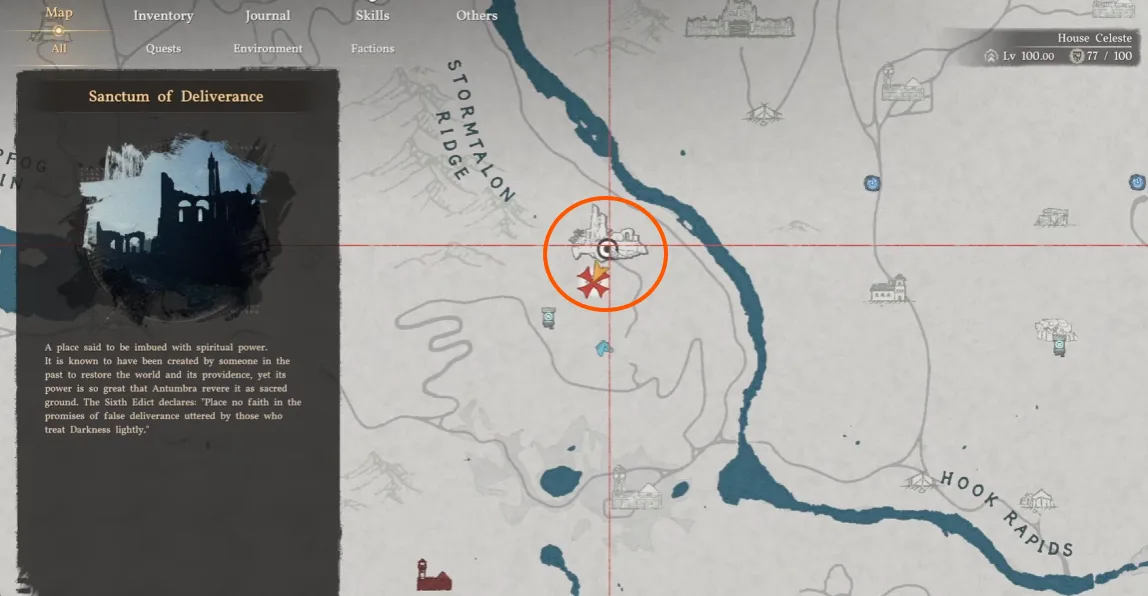Select the church building map icon
Viewport: 1148px width, 596px height.
[x=887, y=290]
